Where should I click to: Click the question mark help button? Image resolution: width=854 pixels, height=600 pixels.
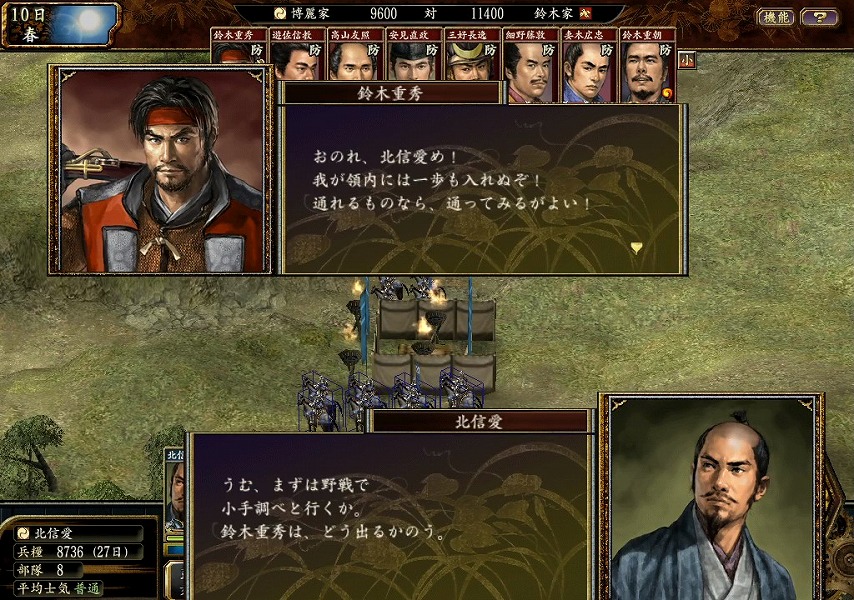(819, 17)
